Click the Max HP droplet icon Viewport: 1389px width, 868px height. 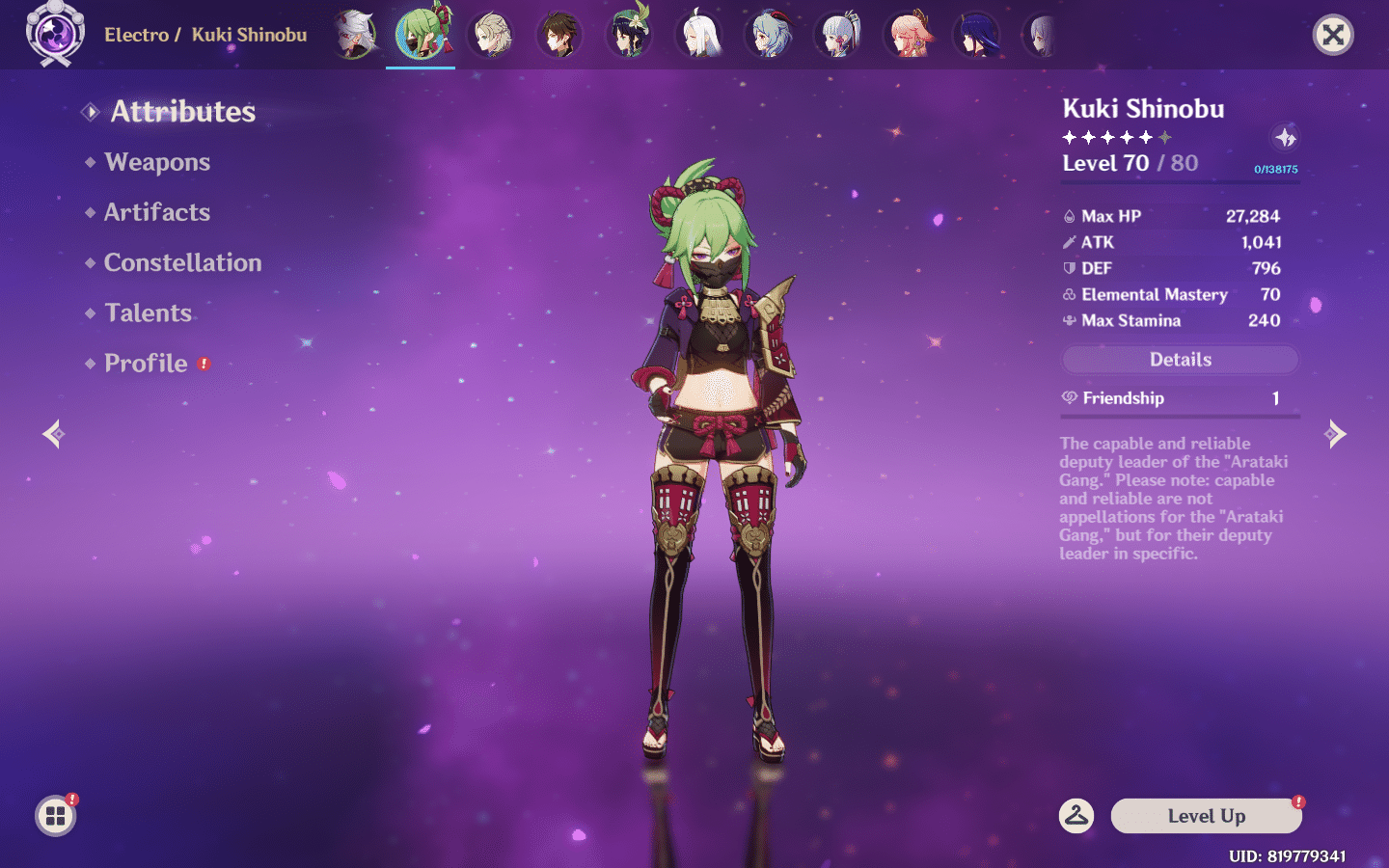coord(1070,216)
